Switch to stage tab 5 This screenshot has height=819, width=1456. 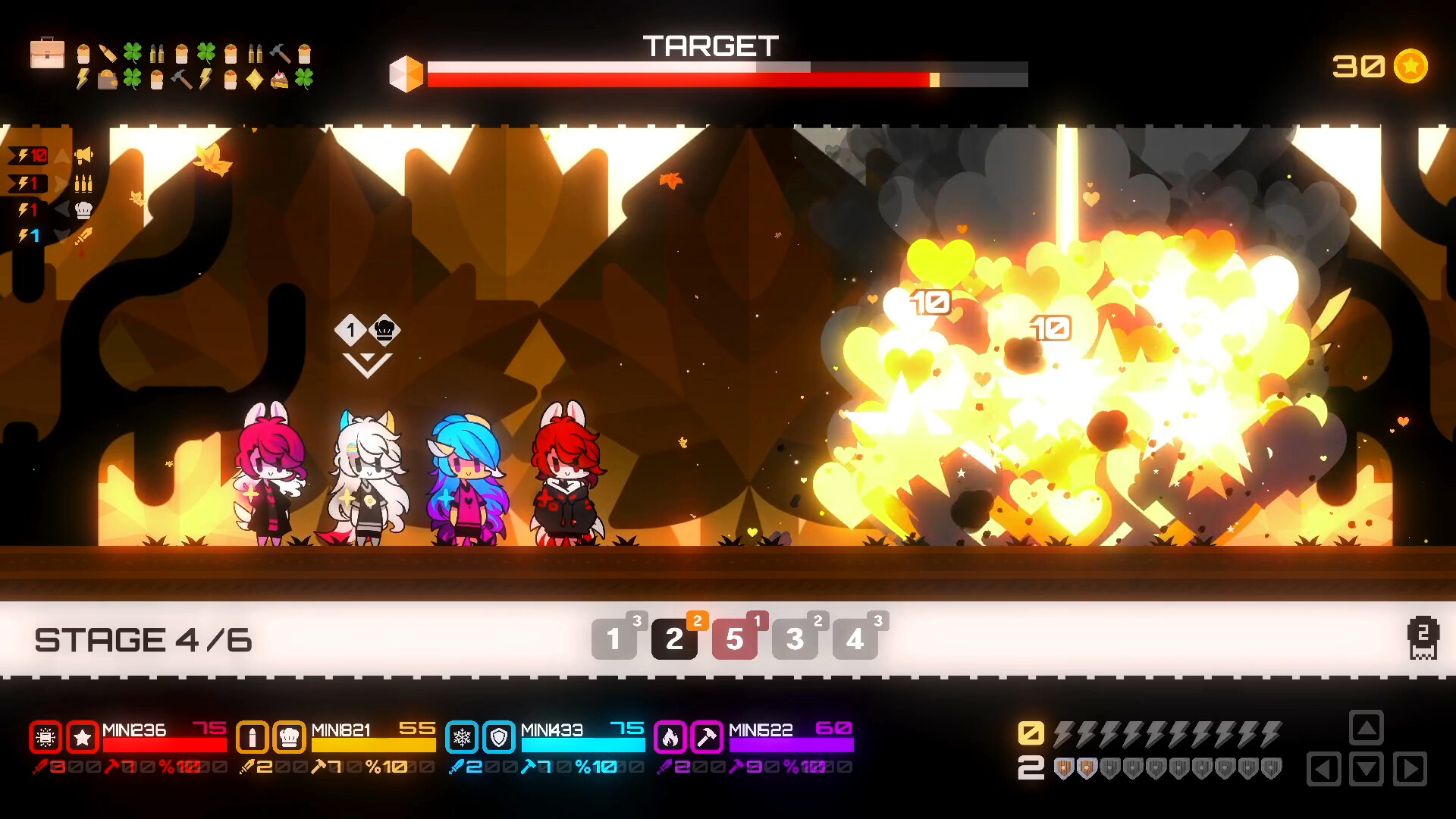[x=734, y=640]
